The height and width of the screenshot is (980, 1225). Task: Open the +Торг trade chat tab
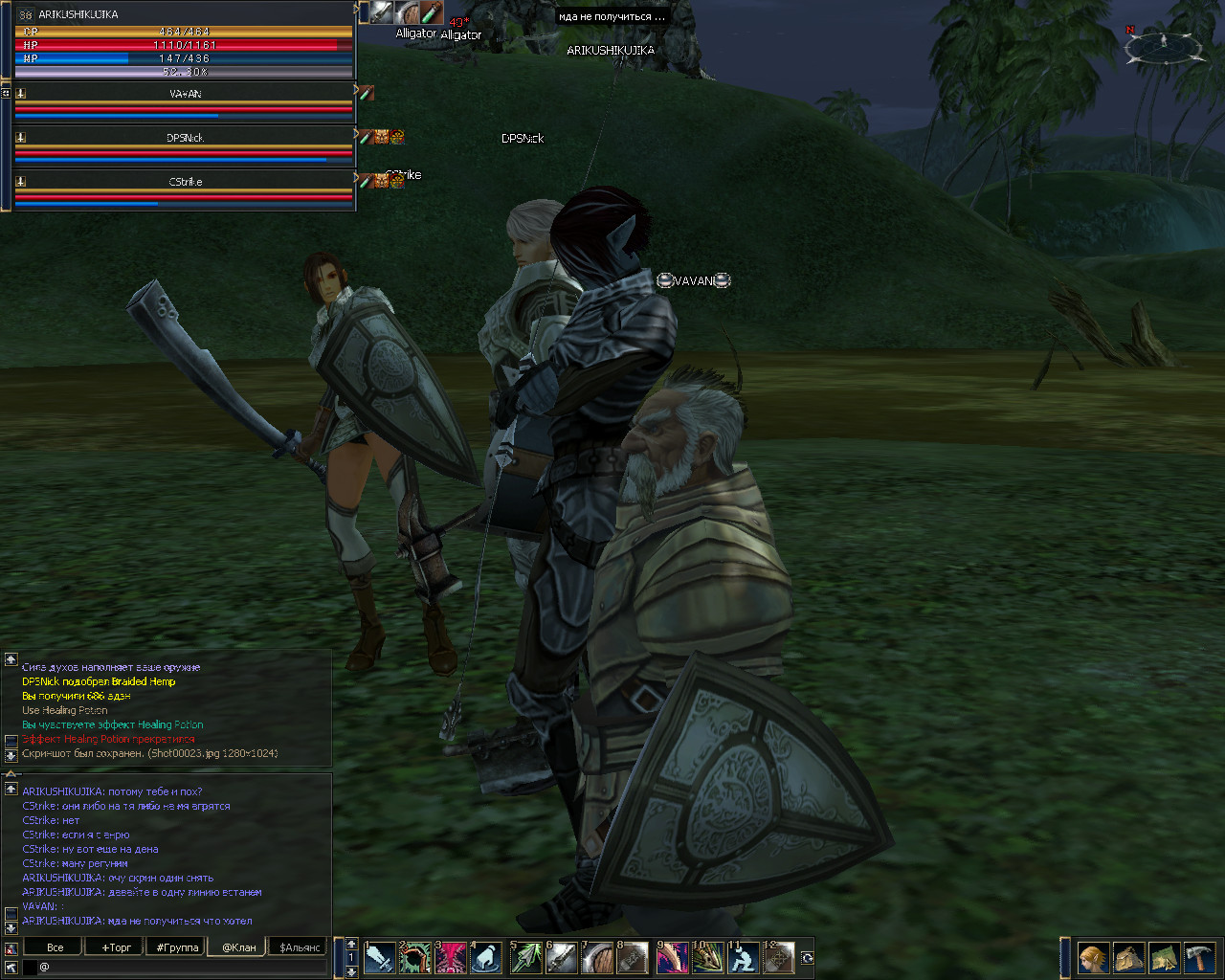tap(117, 947)
